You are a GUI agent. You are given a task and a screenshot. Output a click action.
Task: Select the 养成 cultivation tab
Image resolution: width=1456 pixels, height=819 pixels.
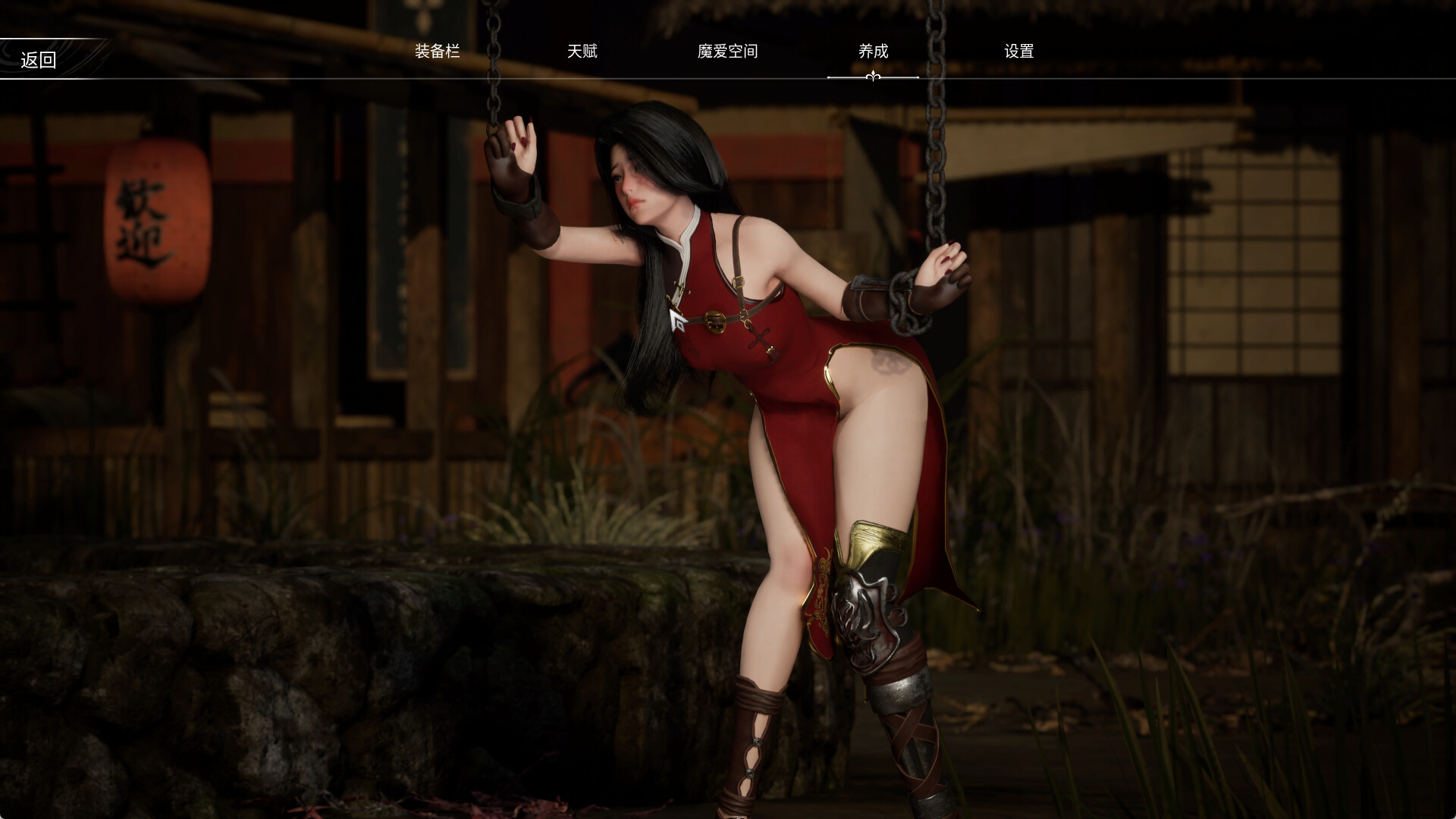[x=872, y=52]
